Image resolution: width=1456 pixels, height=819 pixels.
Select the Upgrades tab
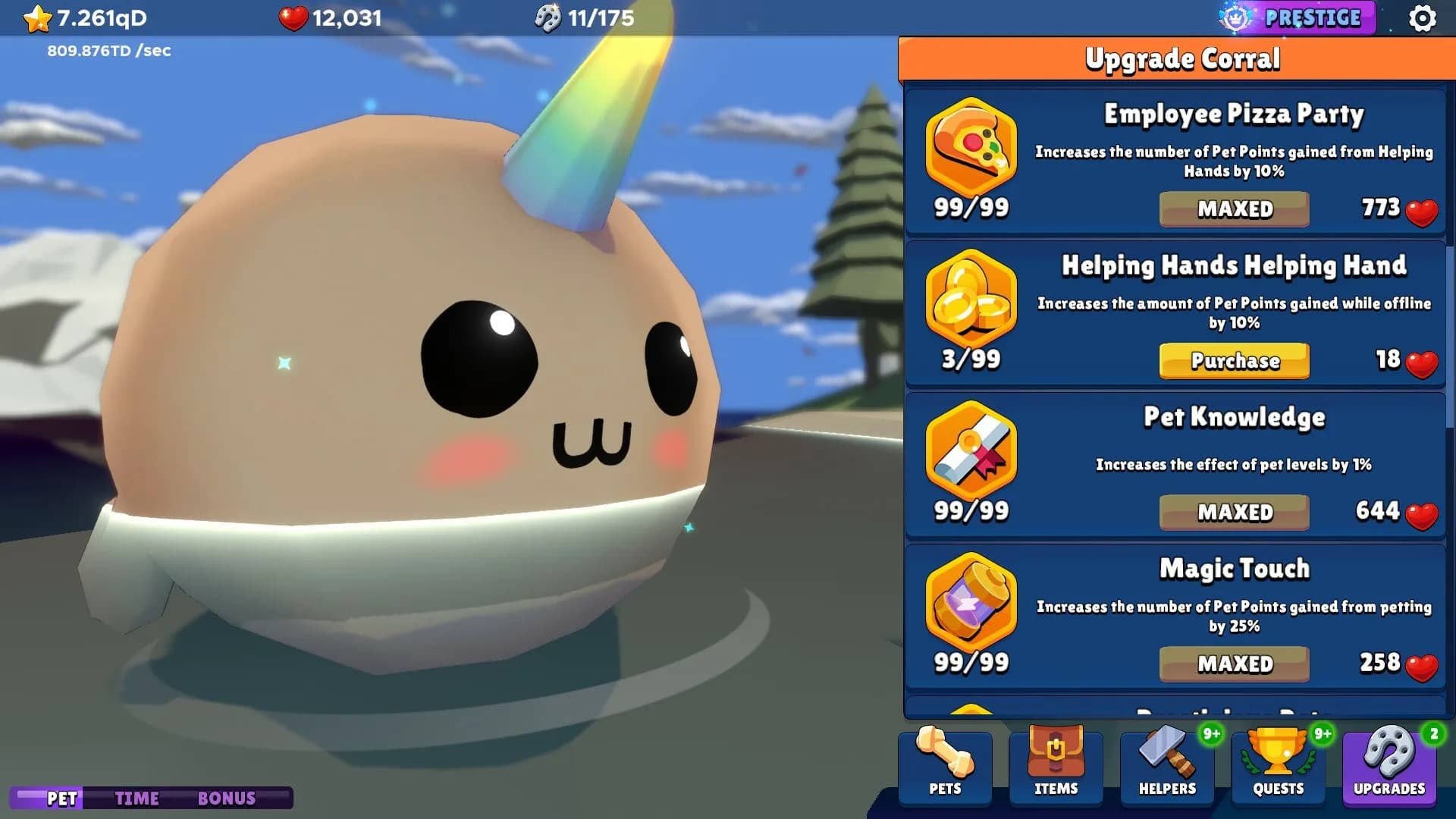1389,764
